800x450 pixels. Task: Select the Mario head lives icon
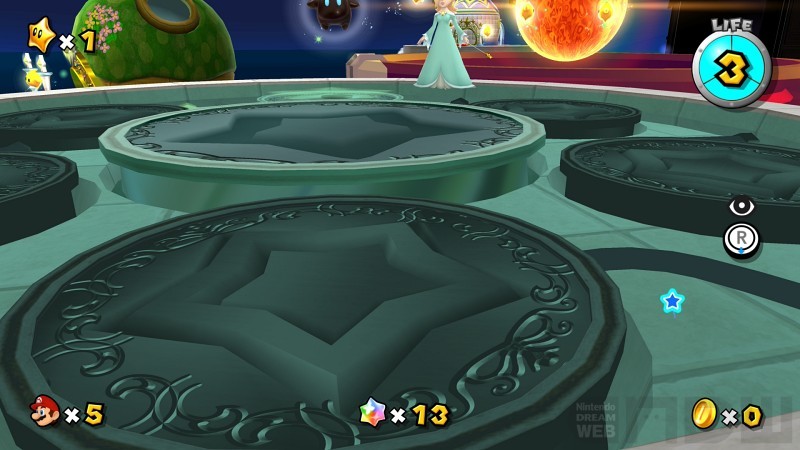(44, 412)
